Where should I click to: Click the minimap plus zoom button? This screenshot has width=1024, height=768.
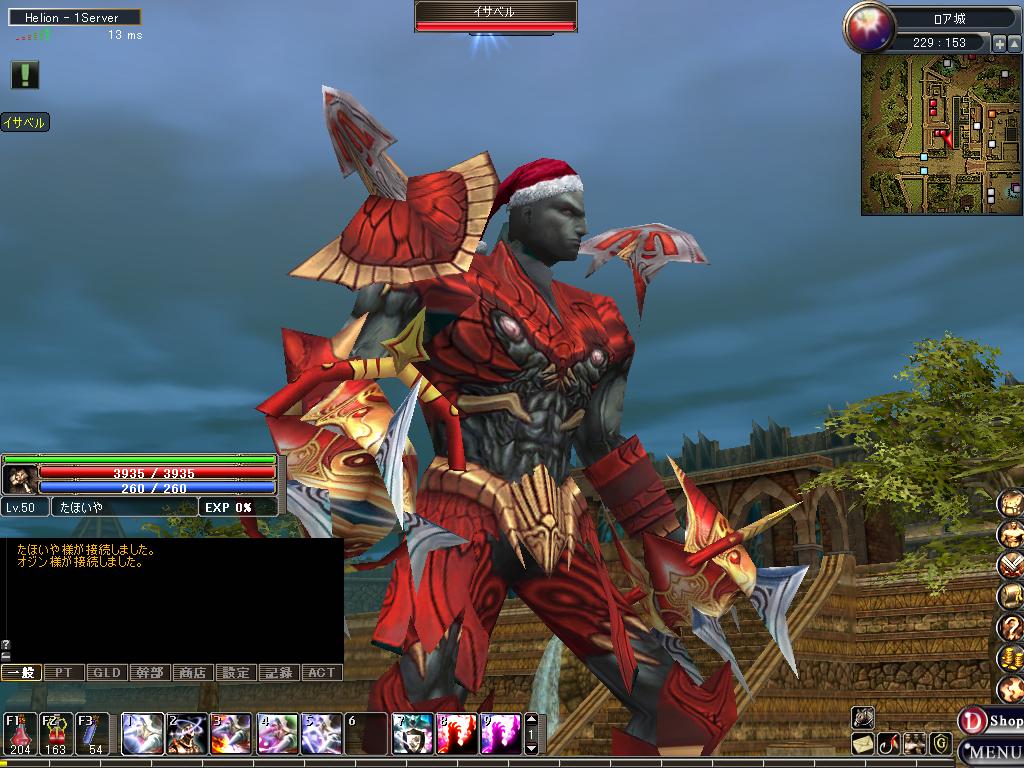[999, 44]
